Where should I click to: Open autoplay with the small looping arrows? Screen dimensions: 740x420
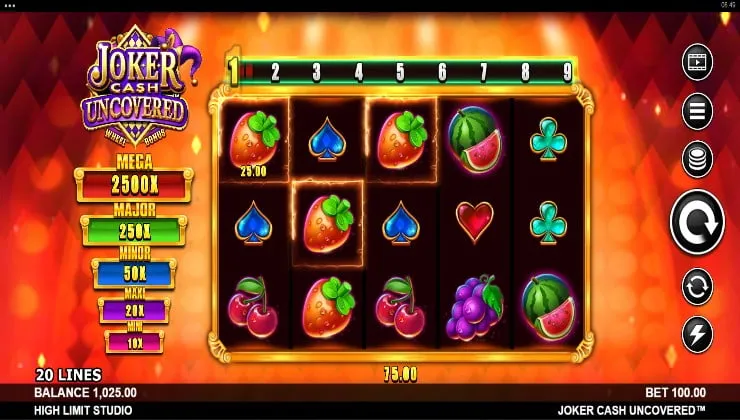[697, 286]
